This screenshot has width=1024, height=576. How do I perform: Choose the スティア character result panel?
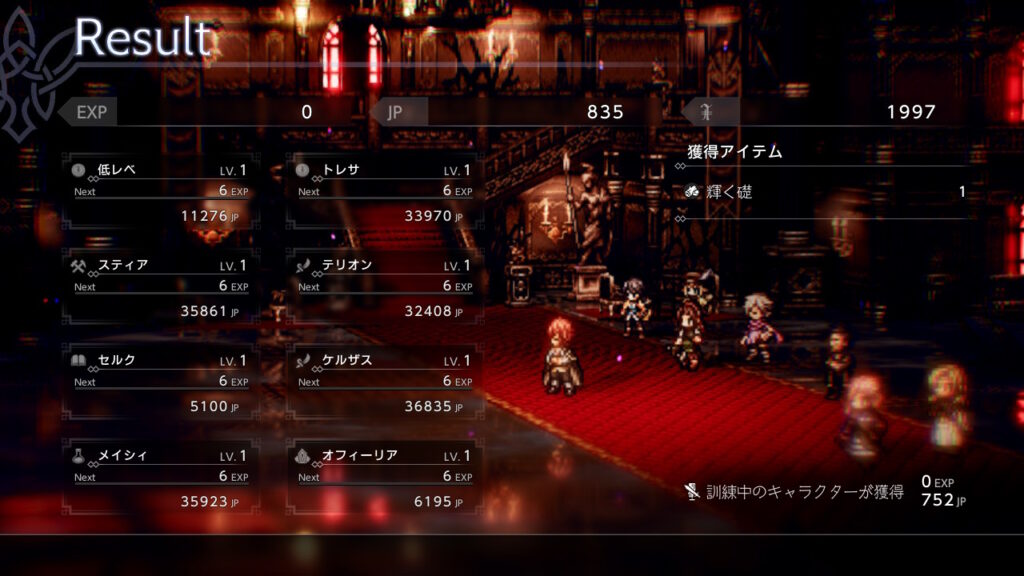click(x=160, y=287)
